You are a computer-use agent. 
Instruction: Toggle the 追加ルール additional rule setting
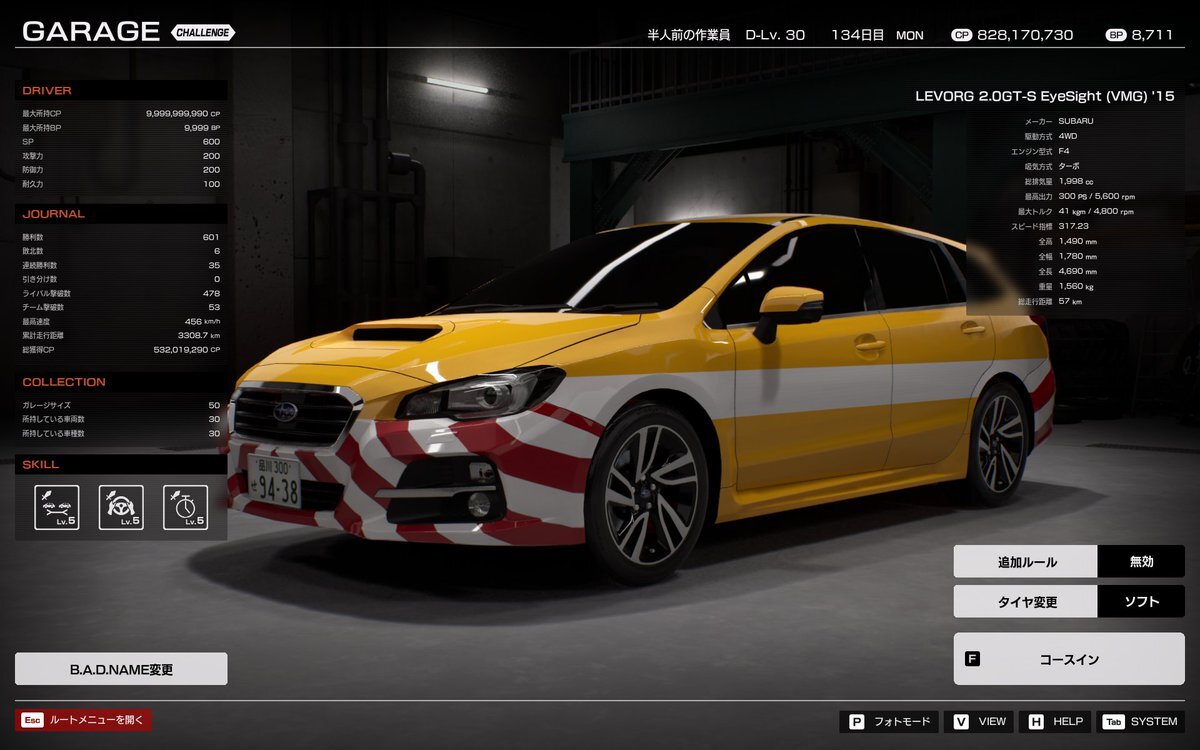(x=1068, y=562)
